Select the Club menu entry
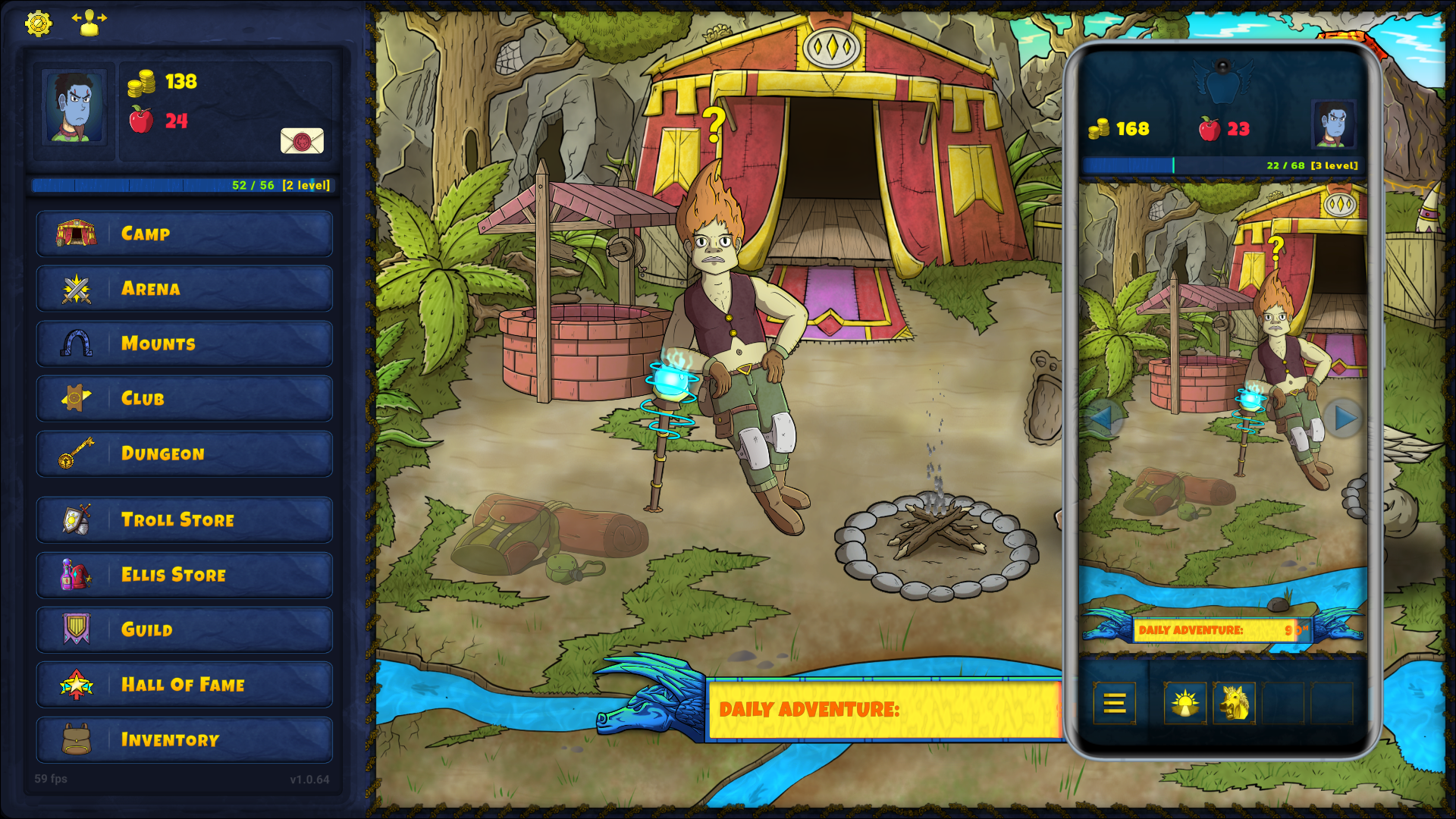The image size is (1456, 819). pos(184,399)
